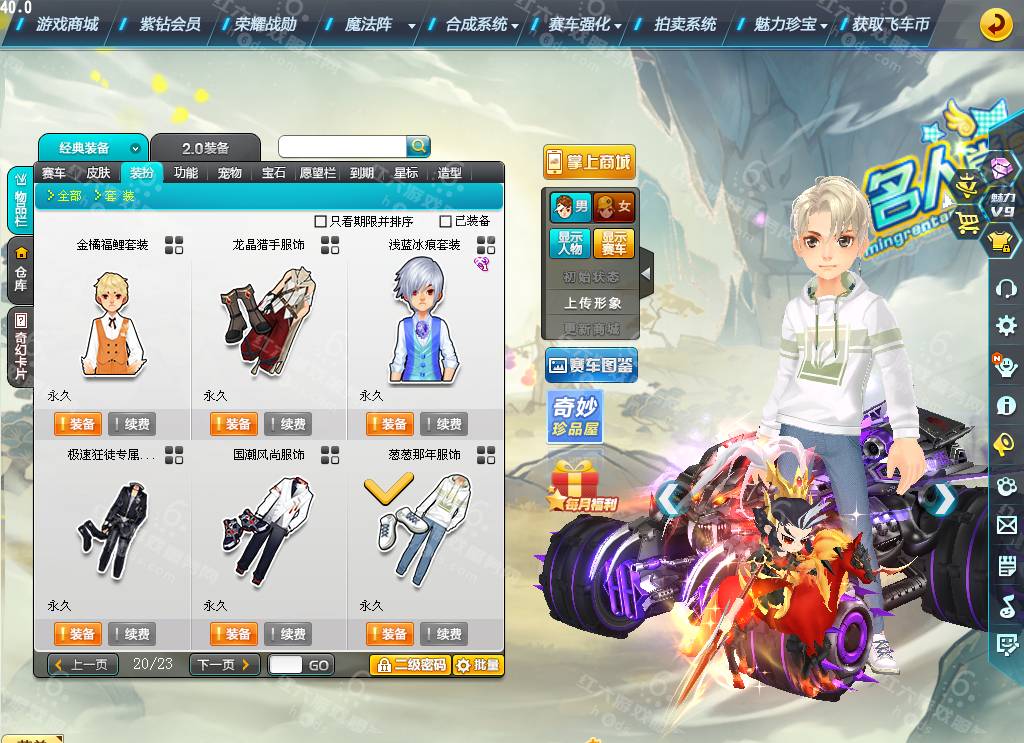Viewport: 1024px width, 743px height.
Task: Open the 掌上商城 mobile shop
Action: [590, 162]
